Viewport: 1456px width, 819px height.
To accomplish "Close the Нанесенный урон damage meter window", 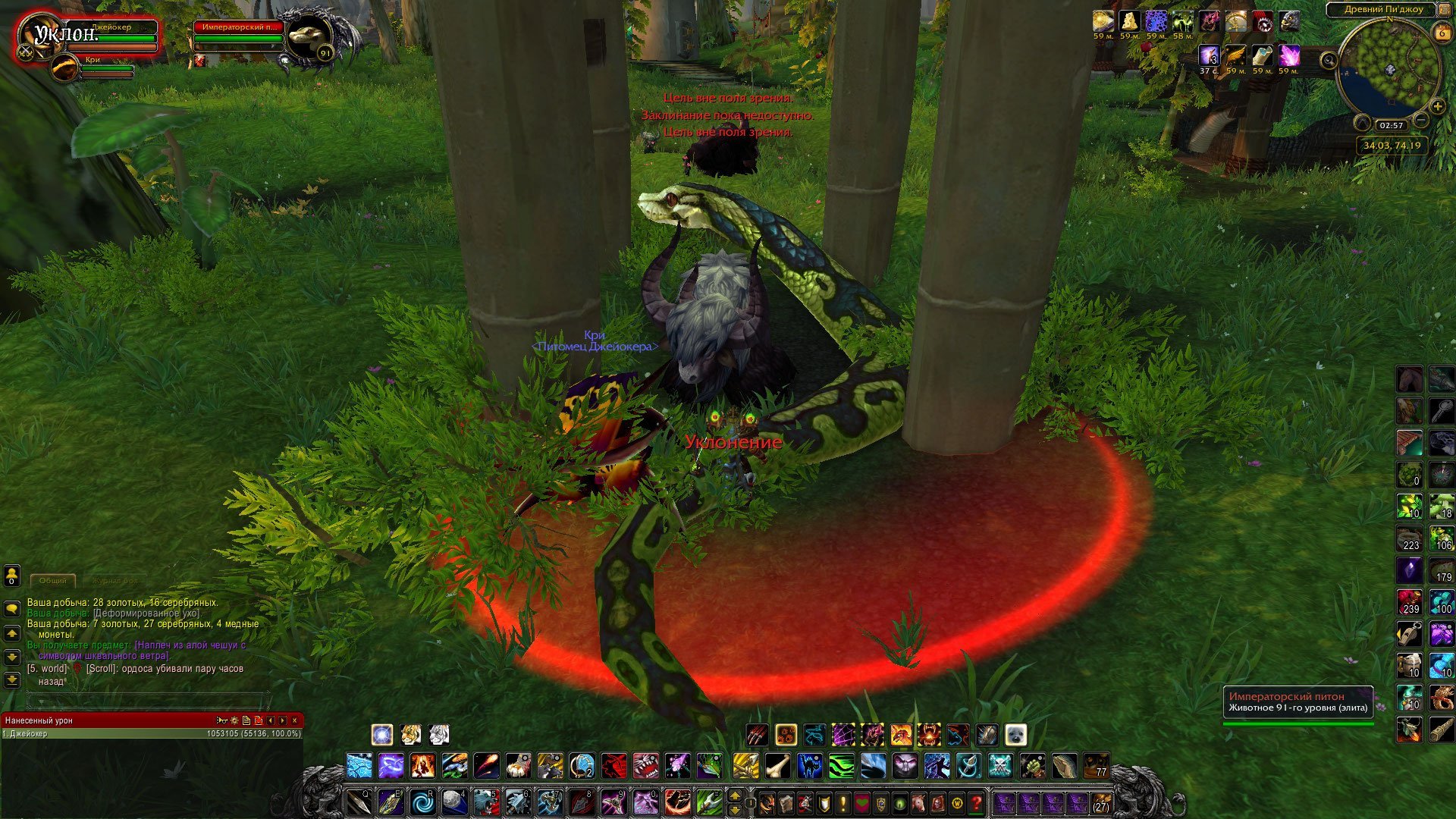I will pos(295,720).
